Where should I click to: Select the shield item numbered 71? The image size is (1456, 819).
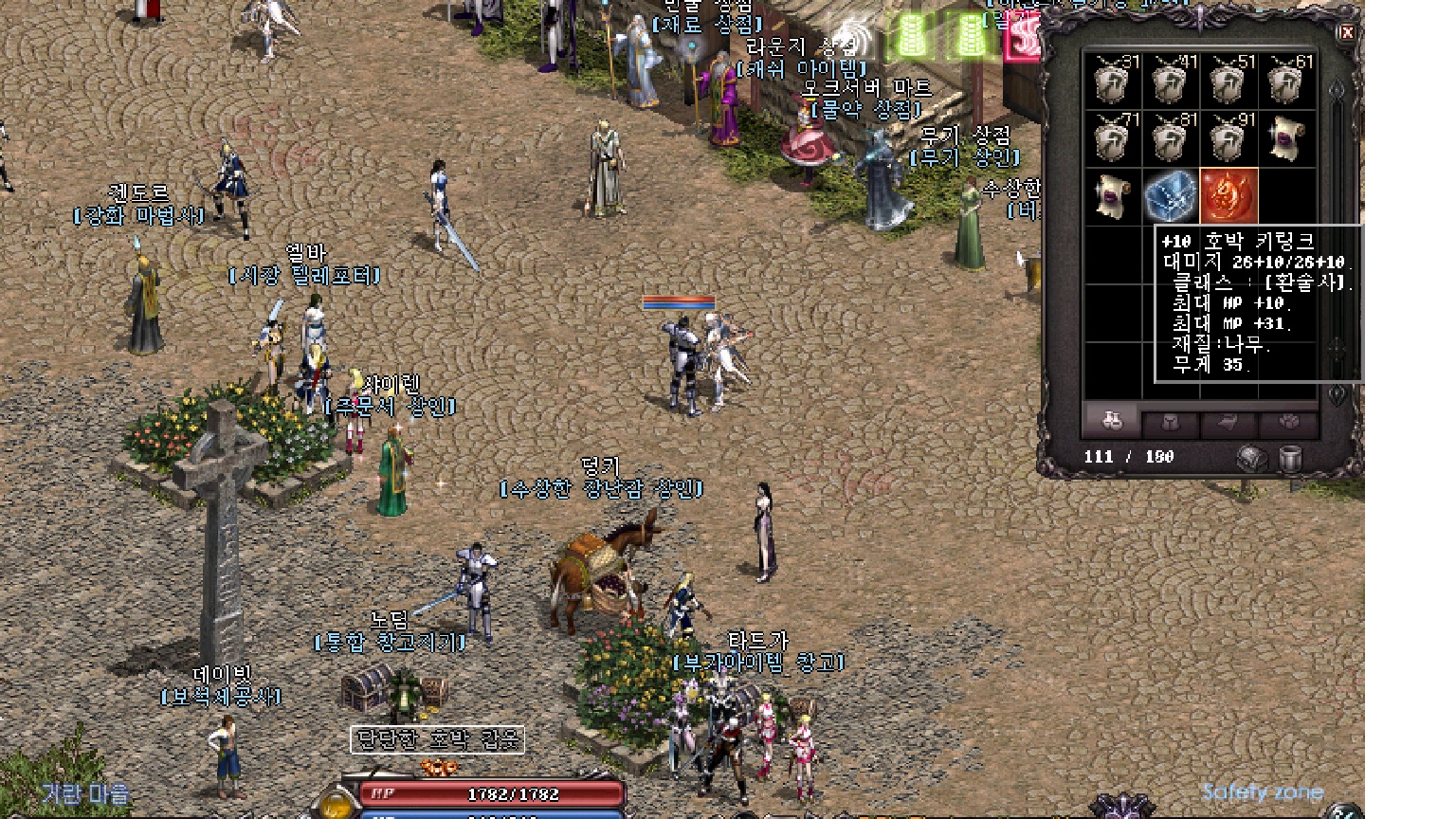[x=1112, y=138]
